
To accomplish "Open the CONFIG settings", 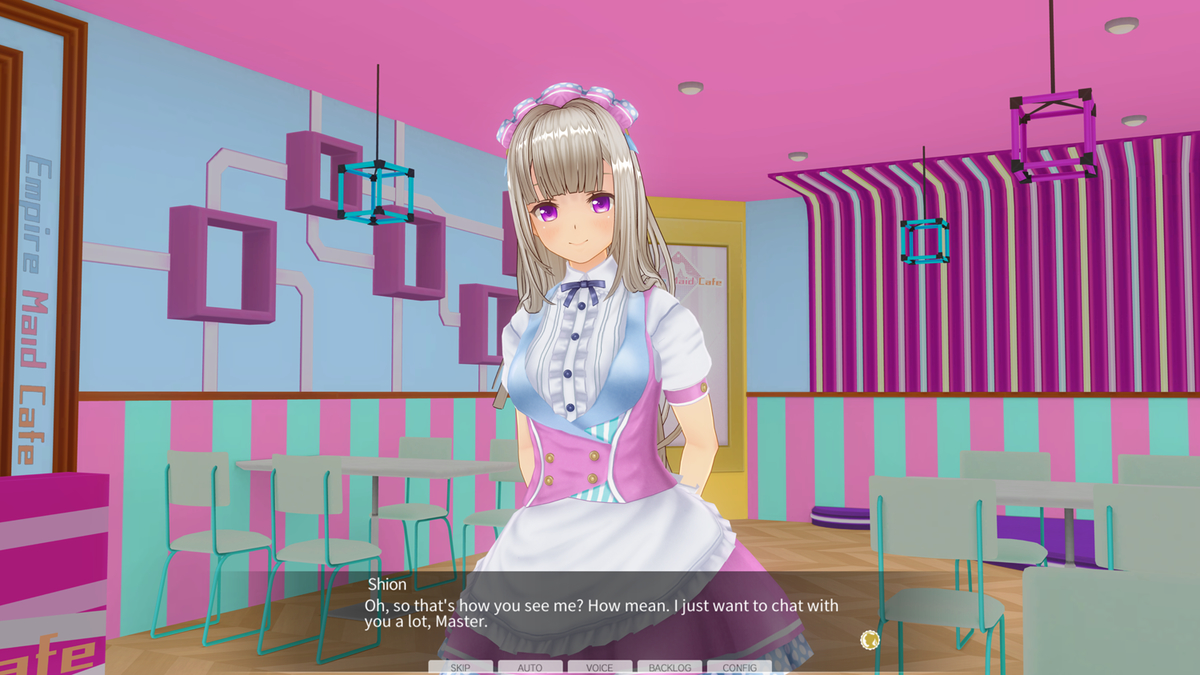I will click(x=739, y=667).
